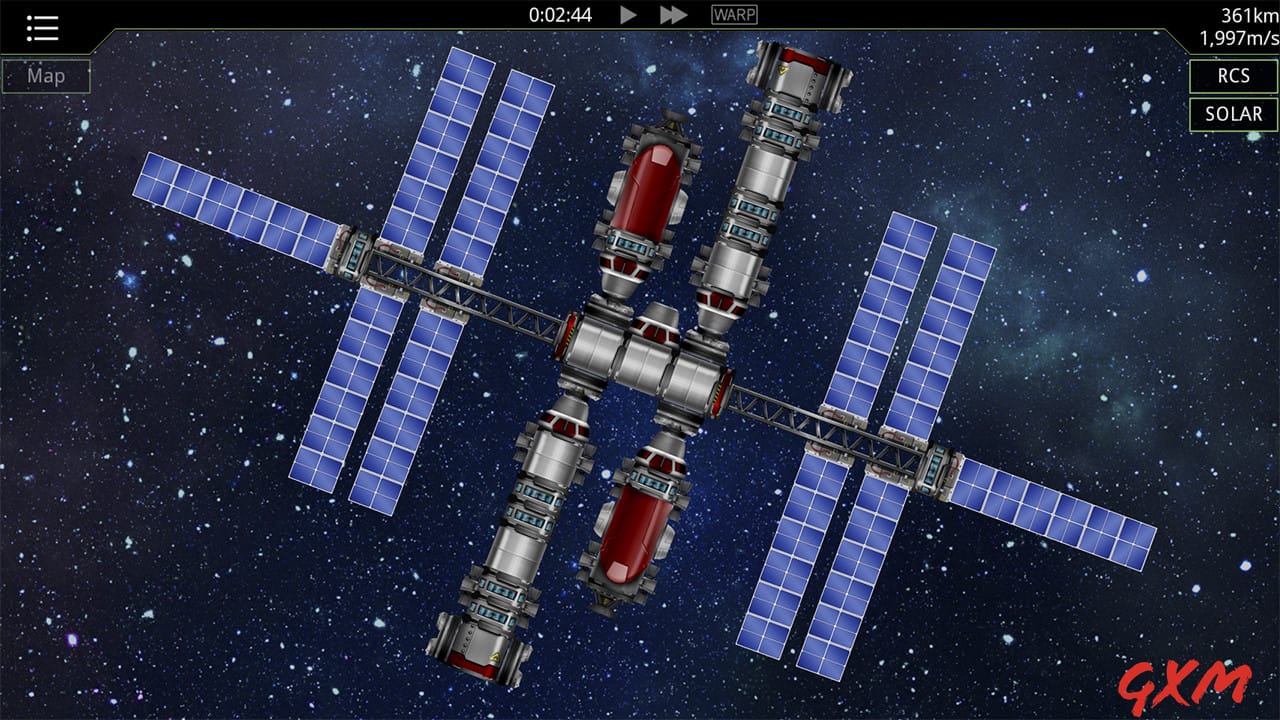Open the Map view
The width and height of the screenshot is (1280, 720).
(x=45, y=75)
